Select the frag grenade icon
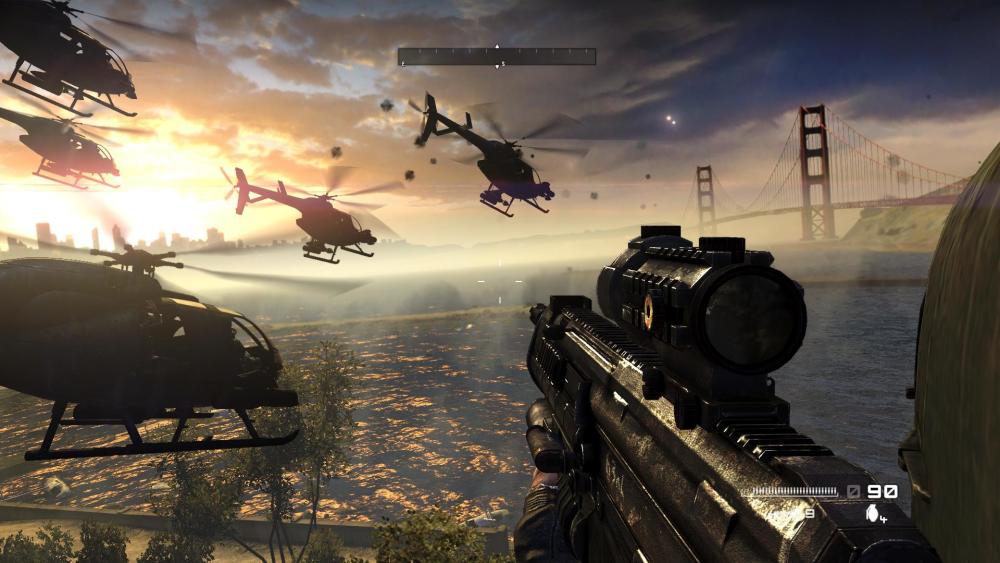This screenshot has width=1000, height=563. click(873, 514)
